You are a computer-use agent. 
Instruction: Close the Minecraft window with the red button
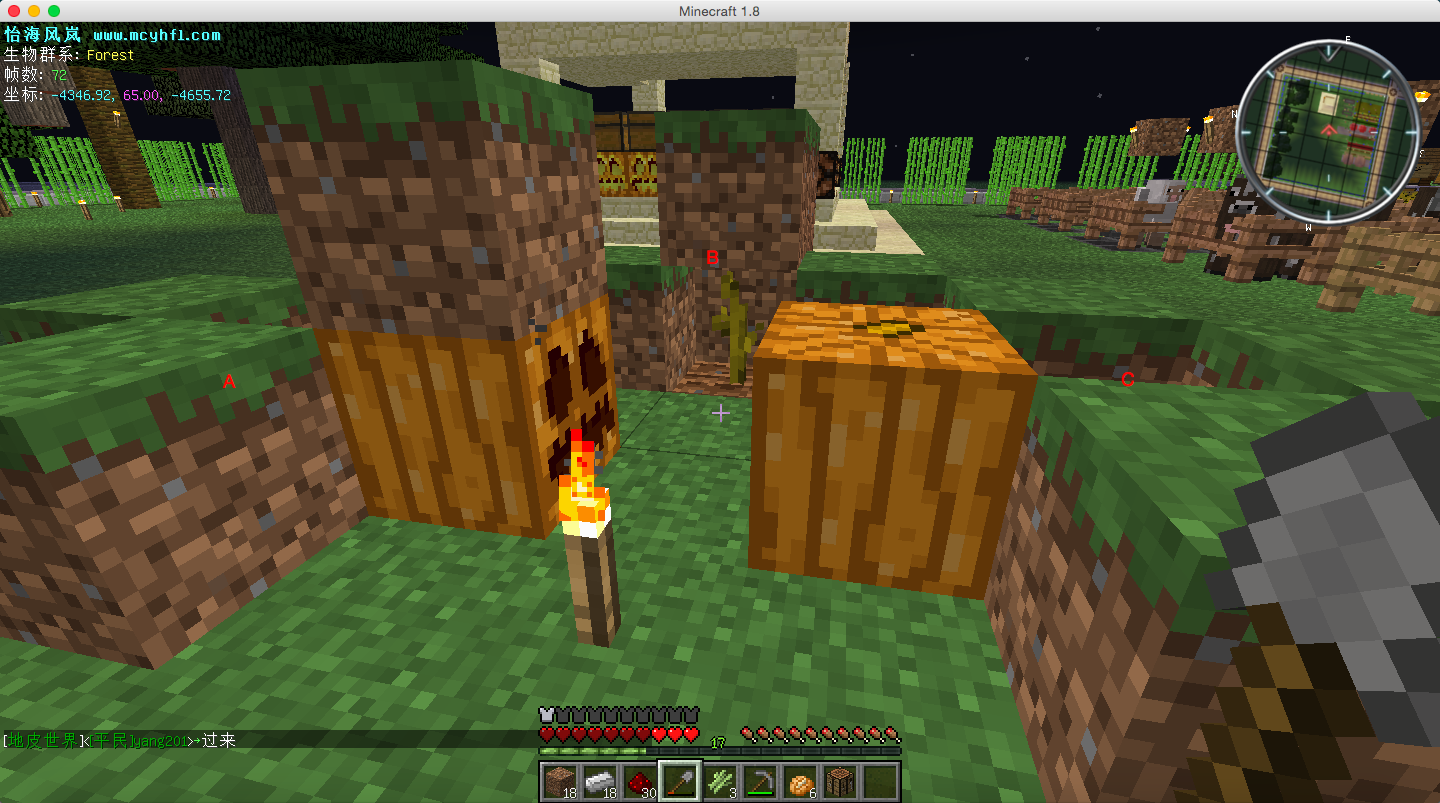[13, 11]
